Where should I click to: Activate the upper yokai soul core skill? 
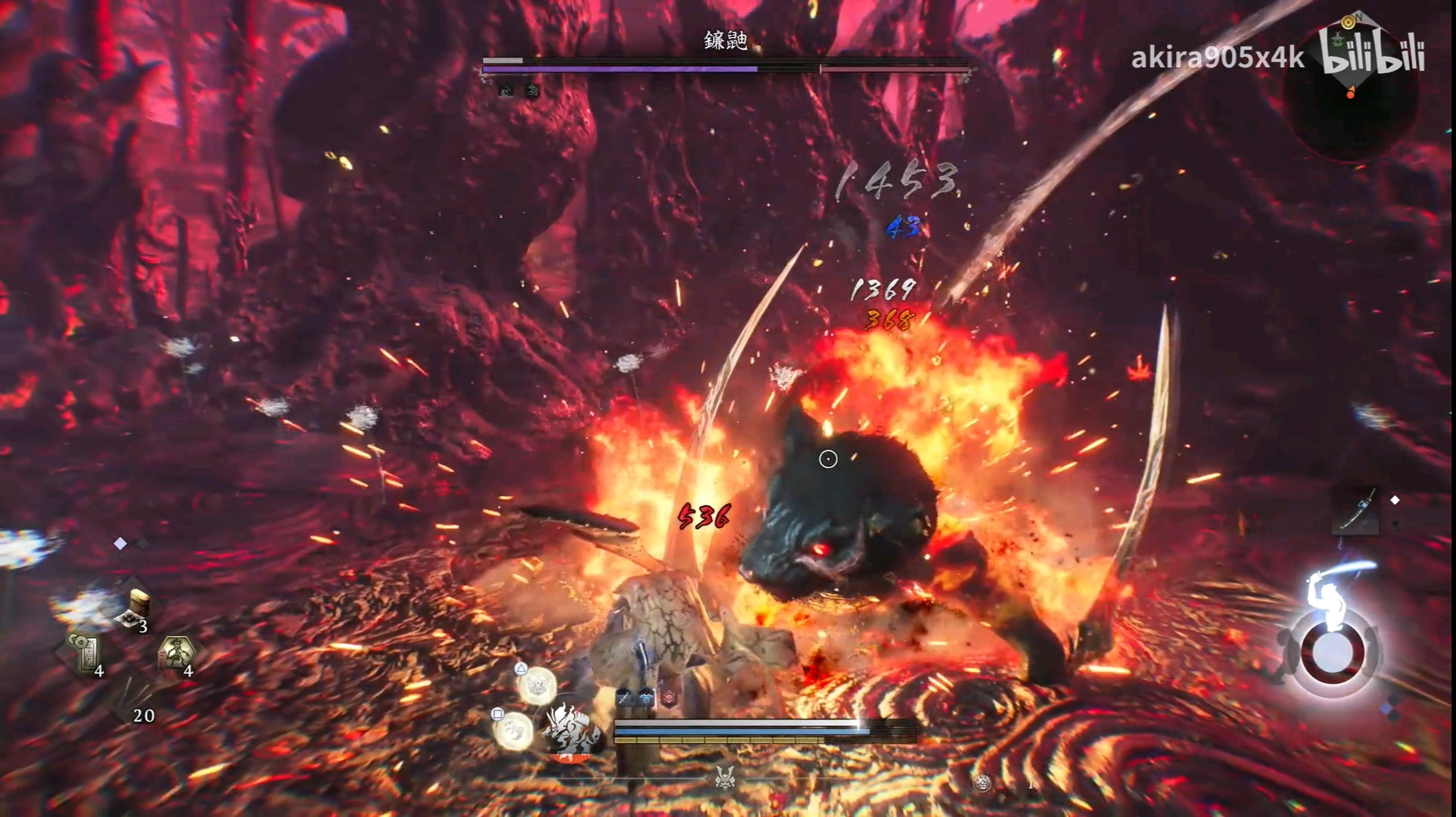pos(537,687)
